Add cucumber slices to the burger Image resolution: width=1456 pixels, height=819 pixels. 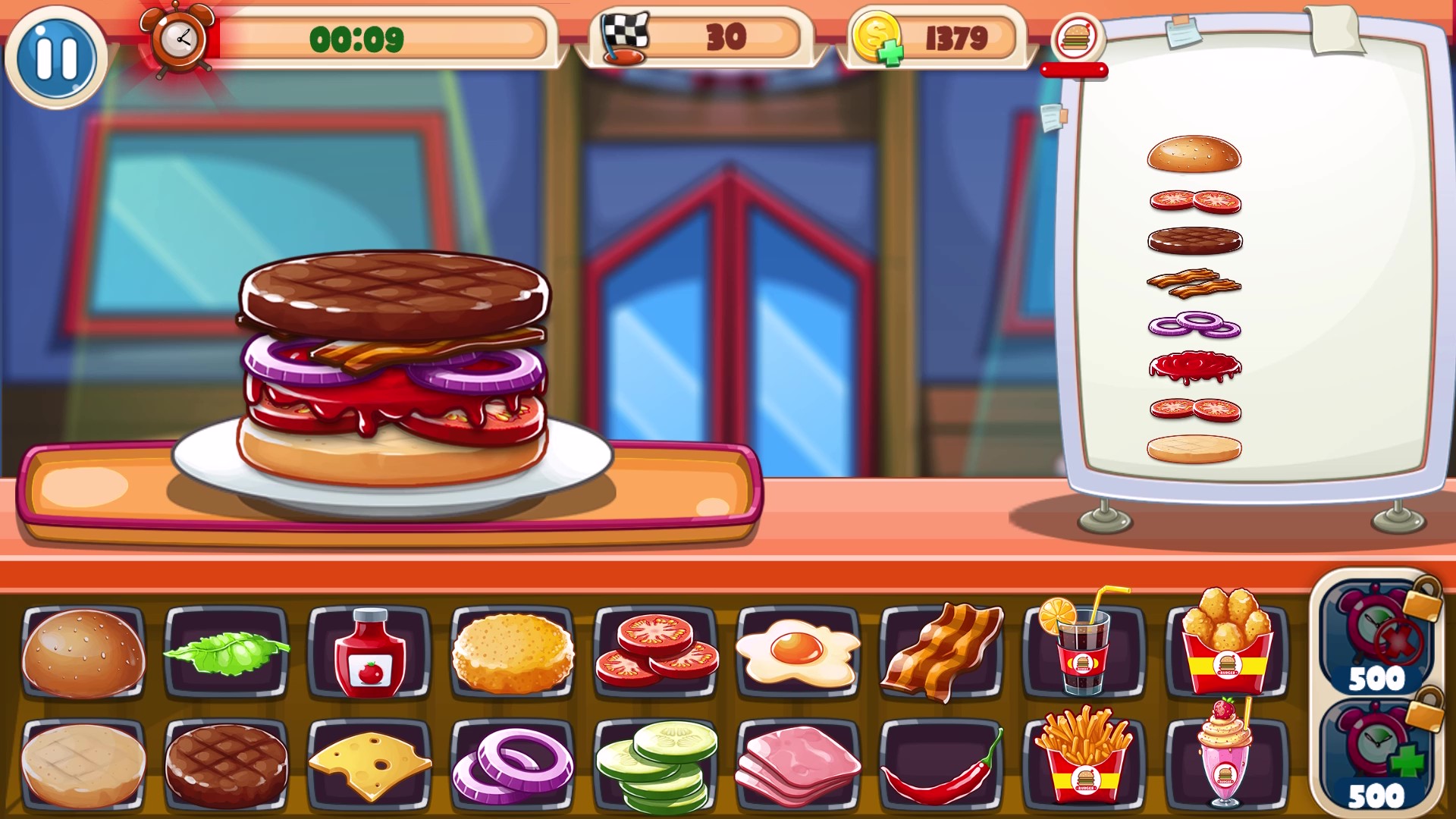[655, 766]
